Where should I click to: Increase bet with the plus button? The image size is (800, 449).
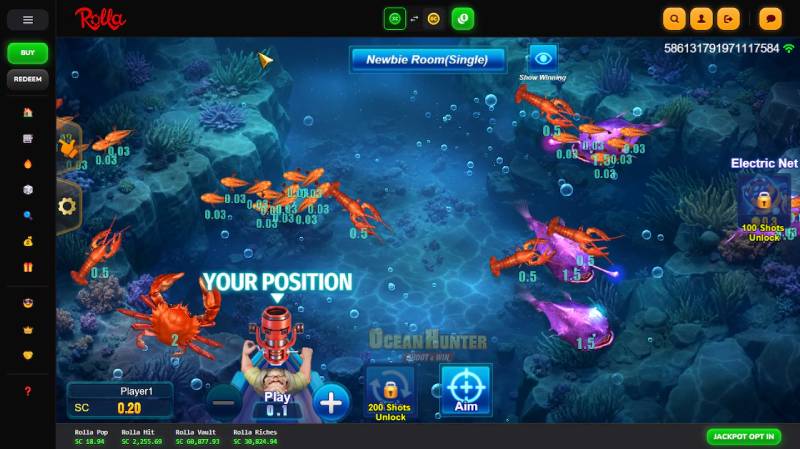click(331, 402)
